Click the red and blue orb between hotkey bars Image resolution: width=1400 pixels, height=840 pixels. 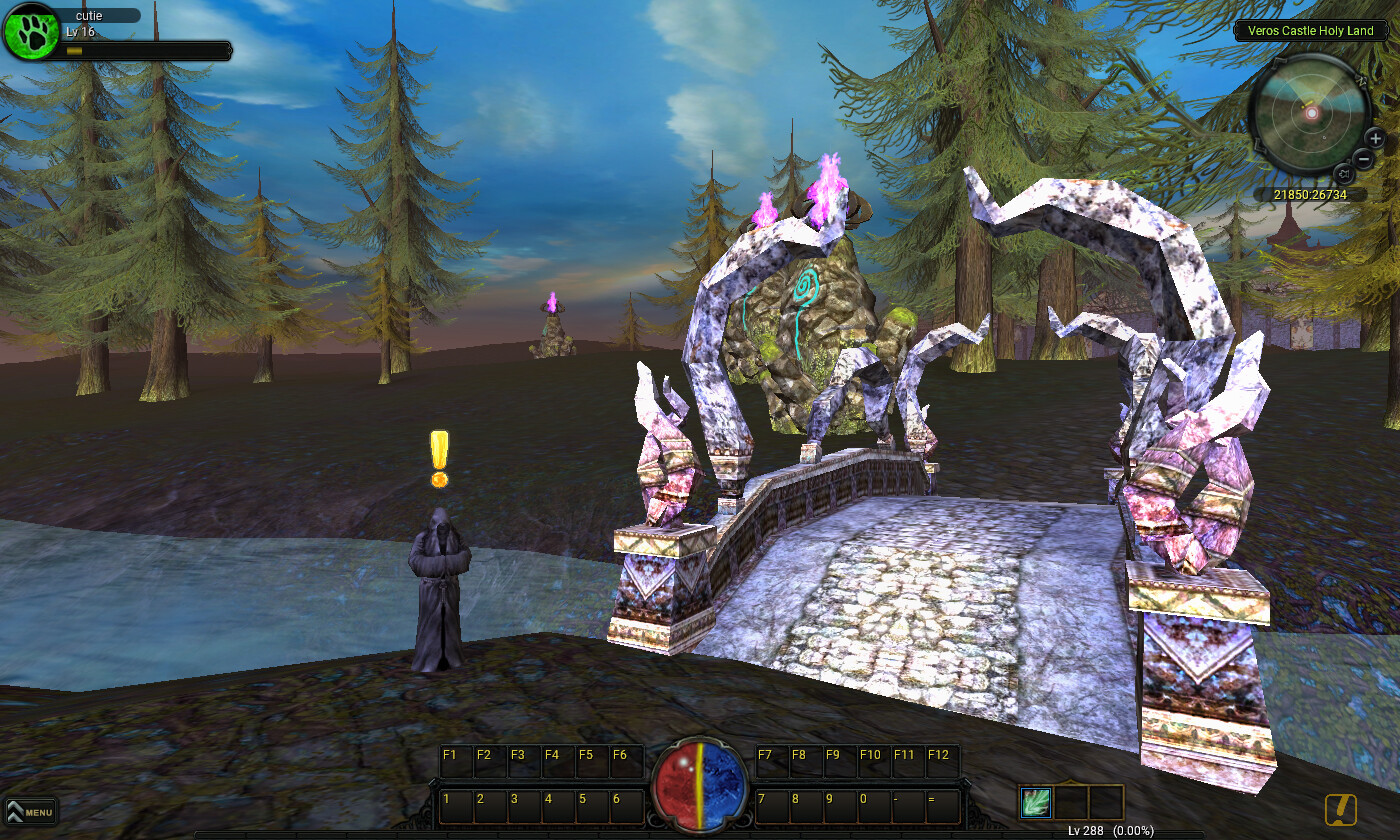(700, 790)
